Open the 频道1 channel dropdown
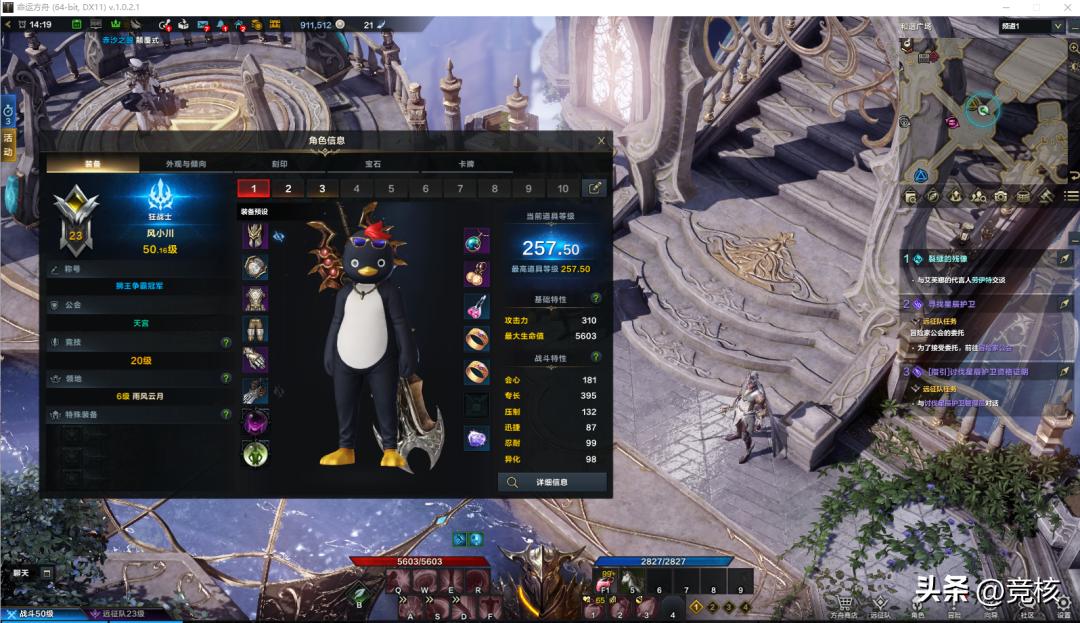1080x623 pixels. 1031,26
